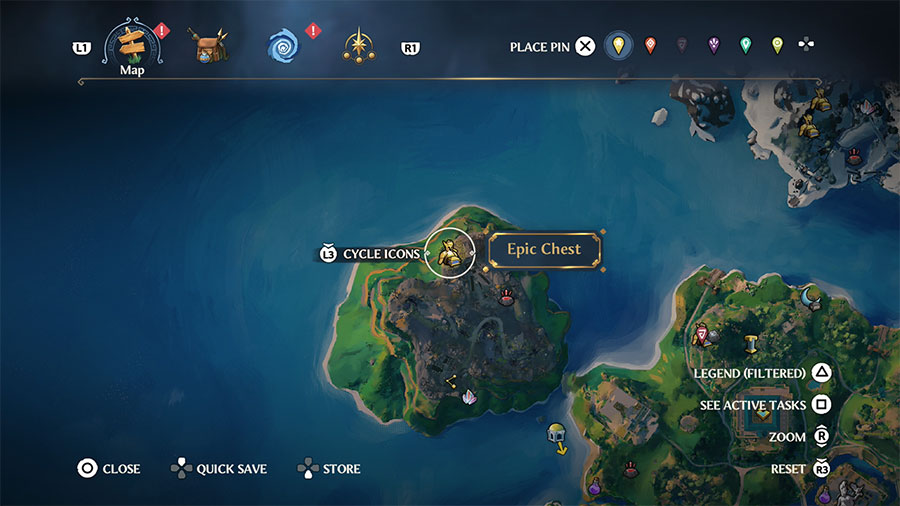Click the crescent moon map marker
The height and width of the screenshot is (506, 900).
point(809,295)
